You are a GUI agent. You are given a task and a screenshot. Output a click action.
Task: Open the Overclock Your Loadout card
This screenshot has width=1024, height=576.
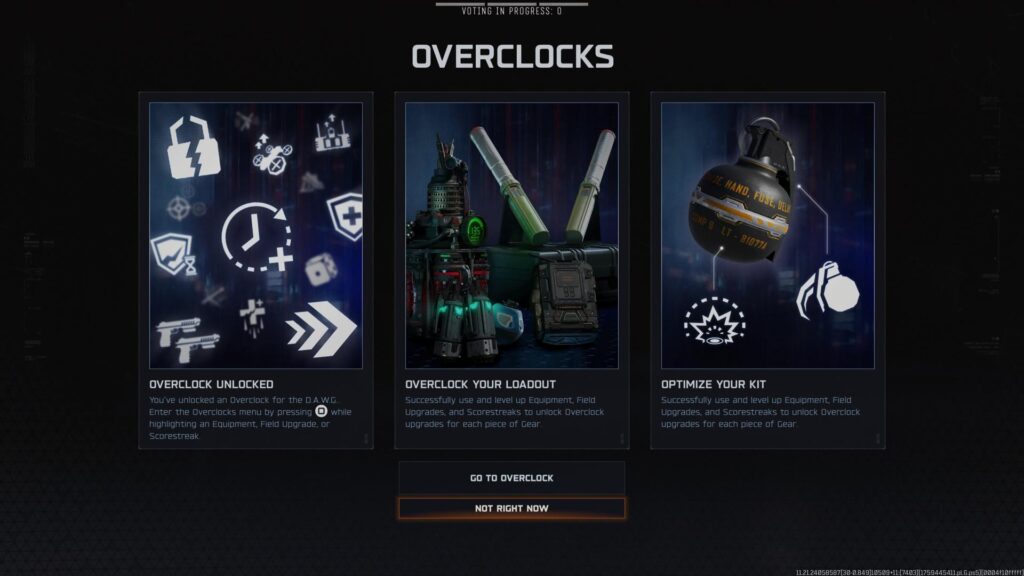tap(511, 270)
